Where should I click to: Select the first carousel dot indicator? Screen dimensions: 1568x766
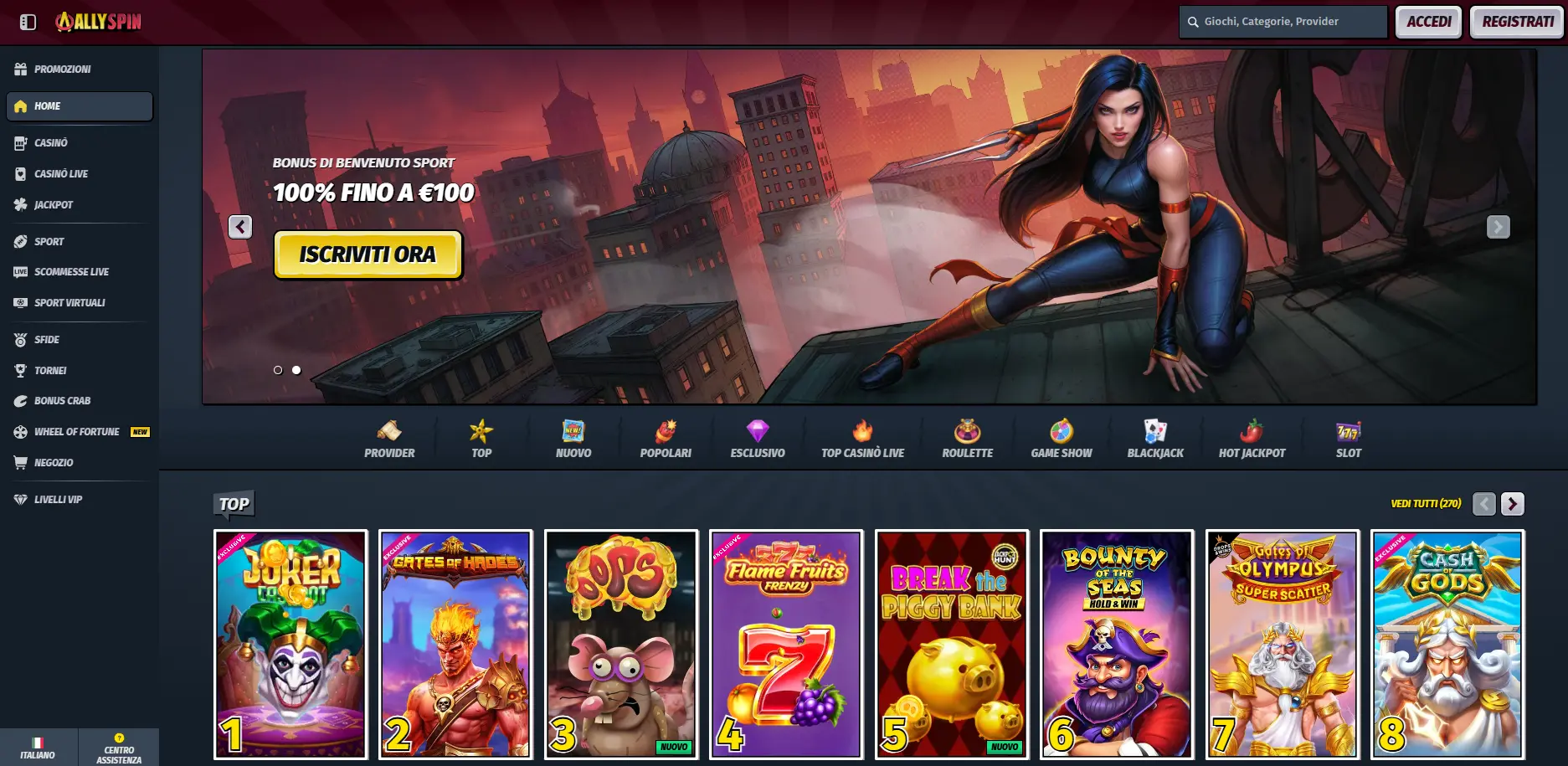pos(277,369)
